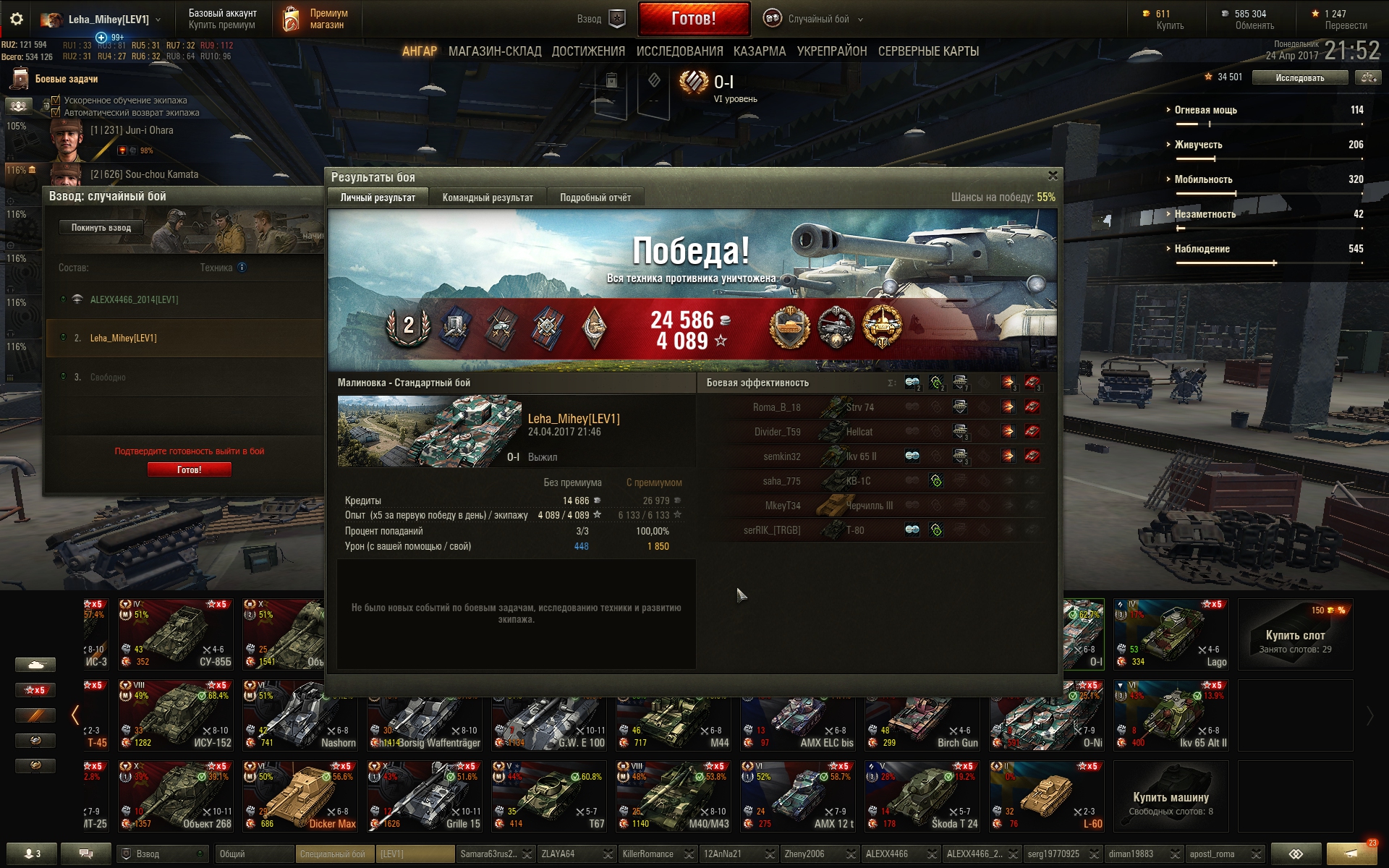Viewport: 1389px width, 868px height.
Task: Open Боевые задачи missions panel
Action: click(x=65, y=79)
